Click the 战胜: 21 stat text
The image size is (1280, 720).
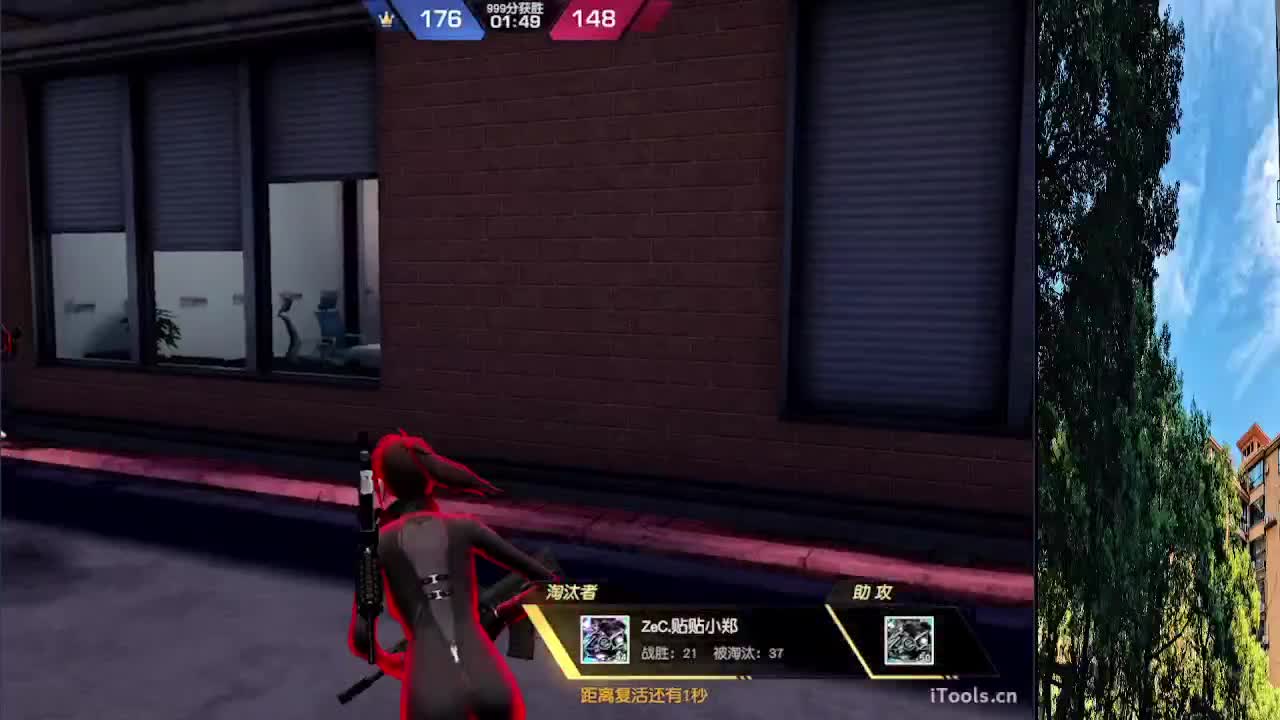coord(665,651)
